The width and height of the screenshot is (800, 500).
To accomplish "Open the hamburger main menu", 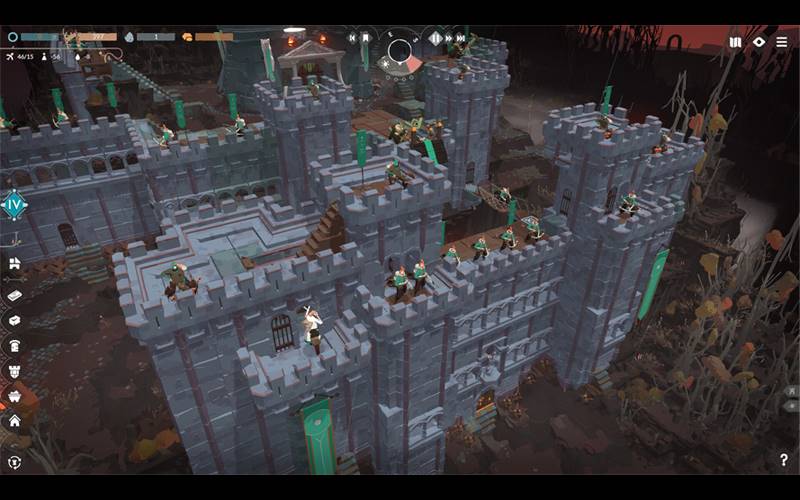I will tap(782, 42).
